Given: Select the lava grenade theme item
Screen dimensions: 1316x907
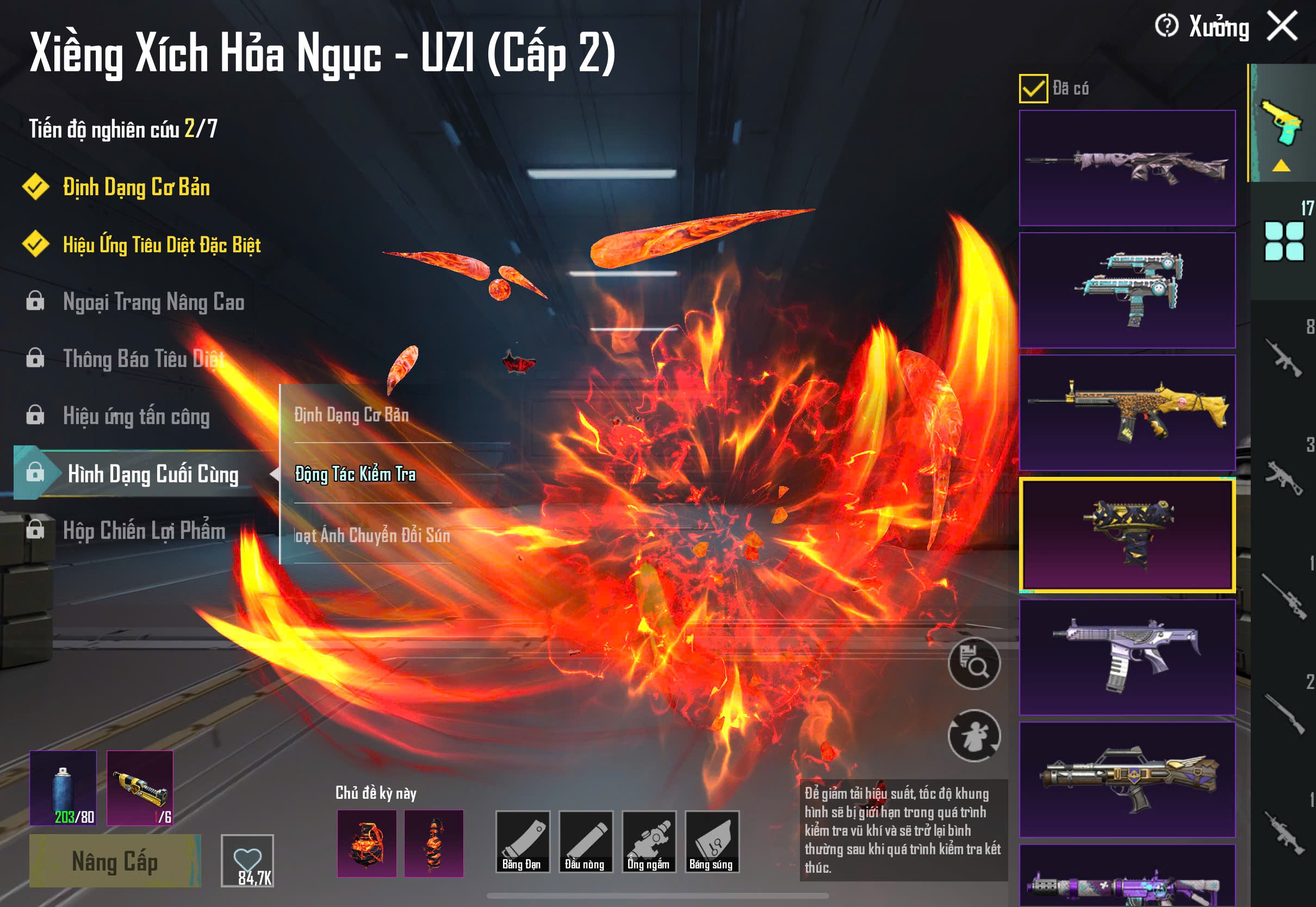Looking at the screenshot, I should click(367, 843).
